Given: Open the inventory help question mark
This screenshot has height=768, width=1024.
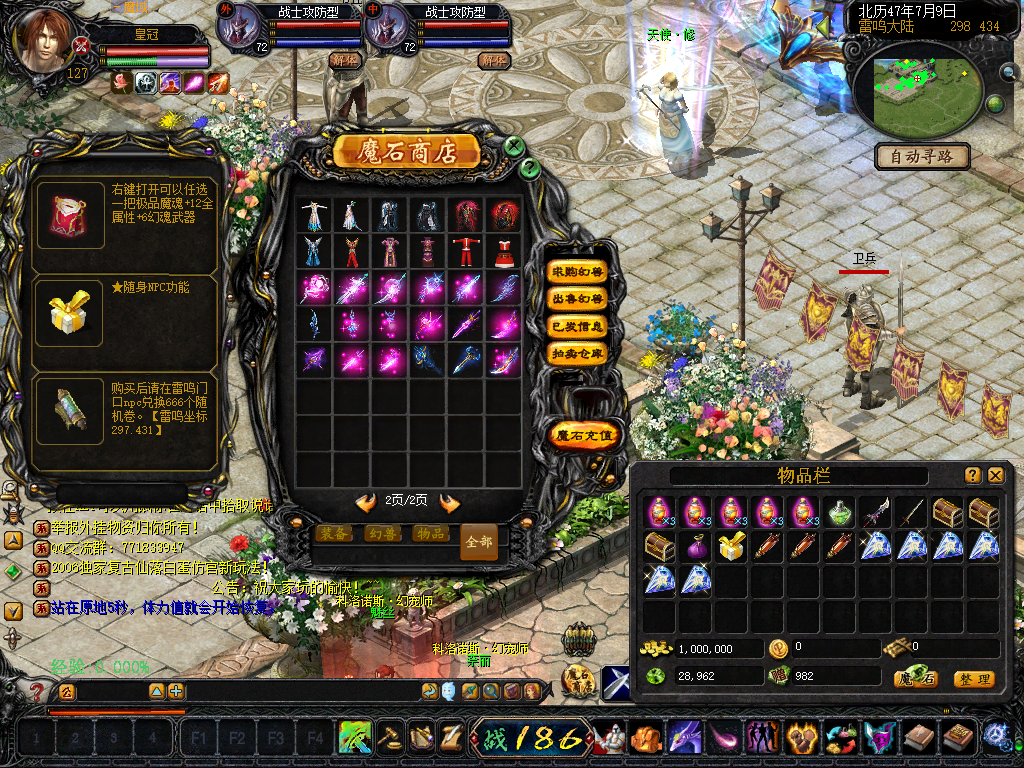Looking at the screenshot, I should point(973,476).
